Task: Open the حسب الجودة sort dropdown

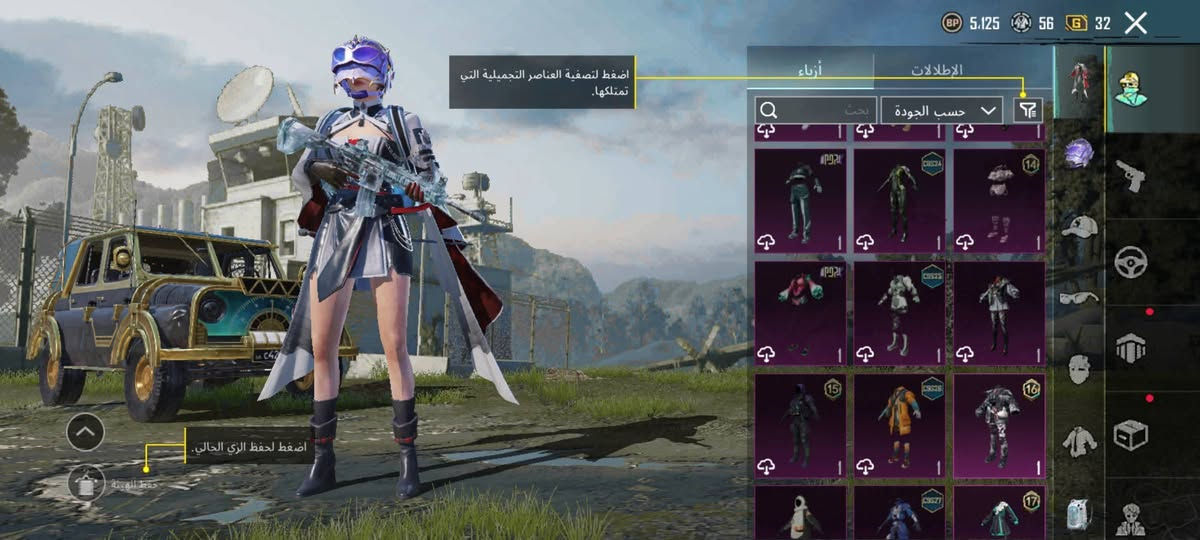Action: coord(942,110)
